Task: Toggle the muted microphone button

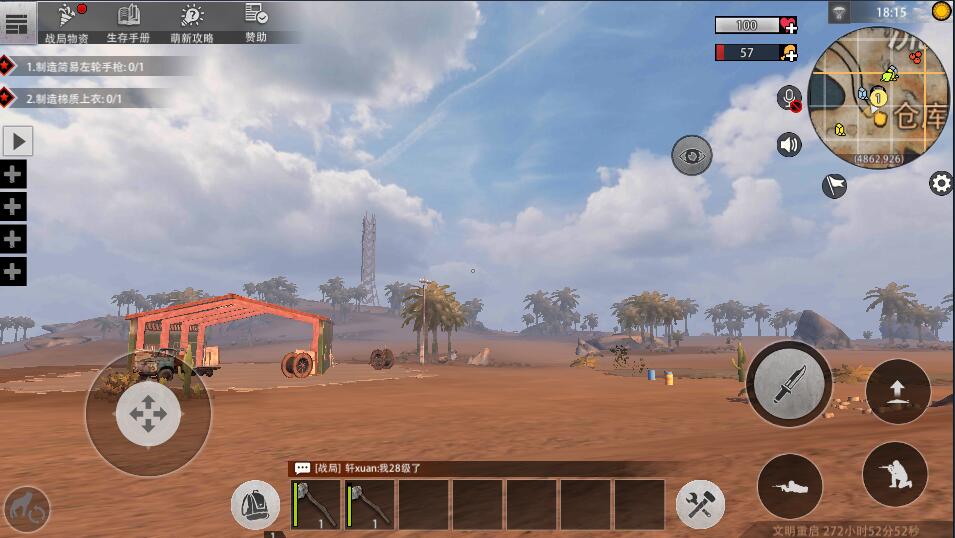Action: pyautogui.click(x=790, y=98)
